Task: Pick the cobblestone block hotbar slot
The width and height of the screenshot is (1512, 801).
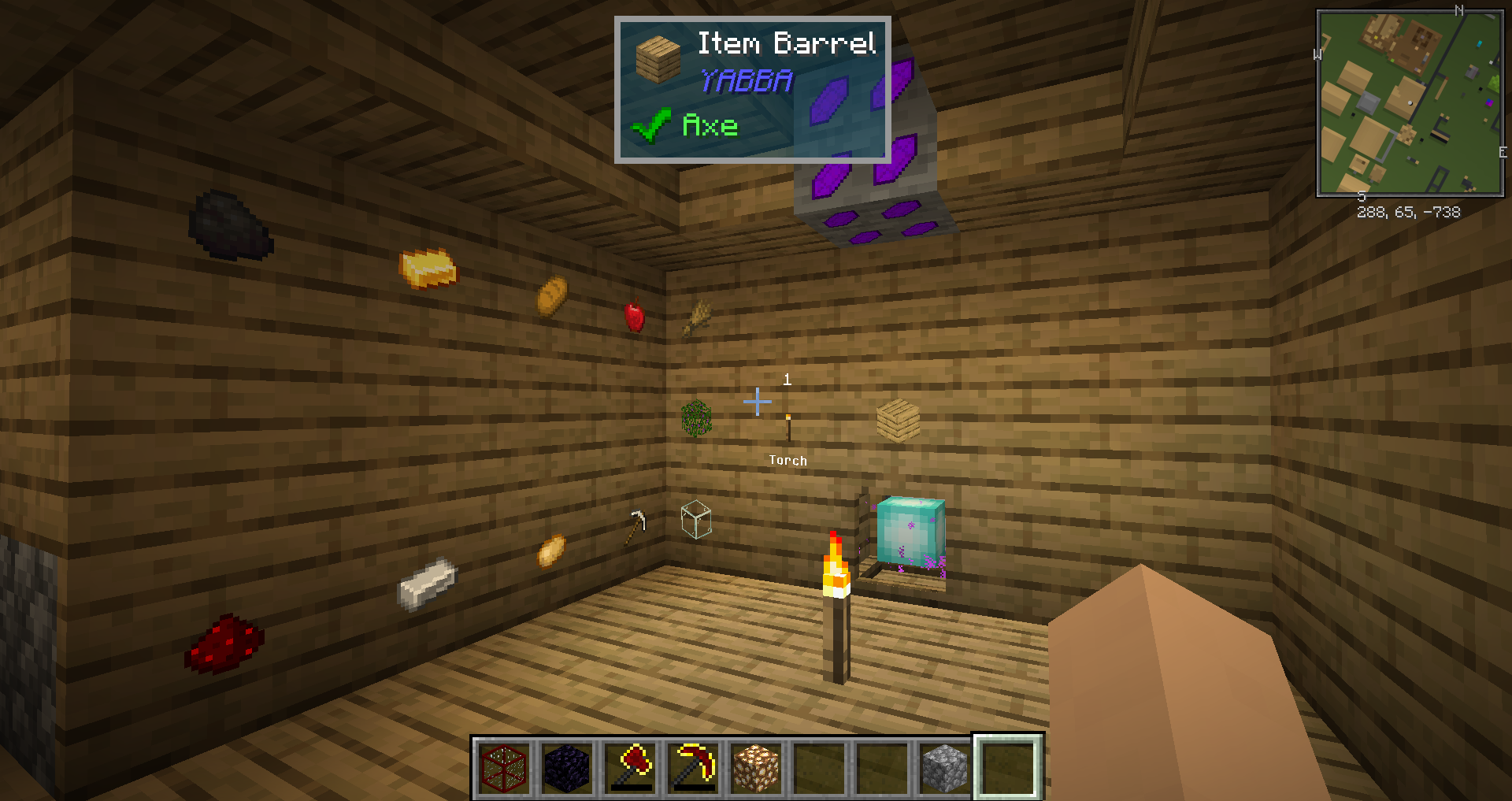Action: tap(945, 767)
